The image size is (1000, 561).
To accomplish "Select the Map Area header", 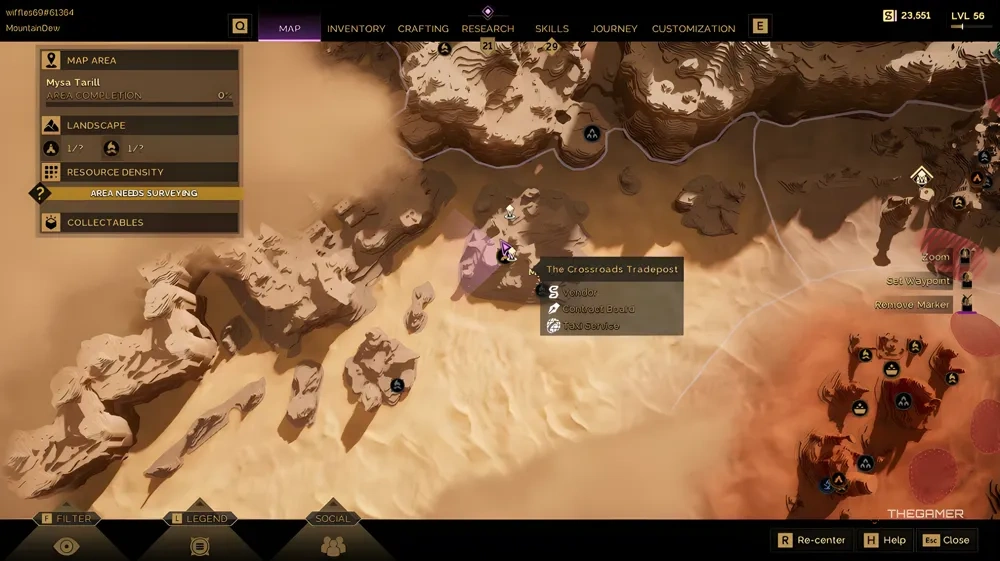I will coord(140,60).
